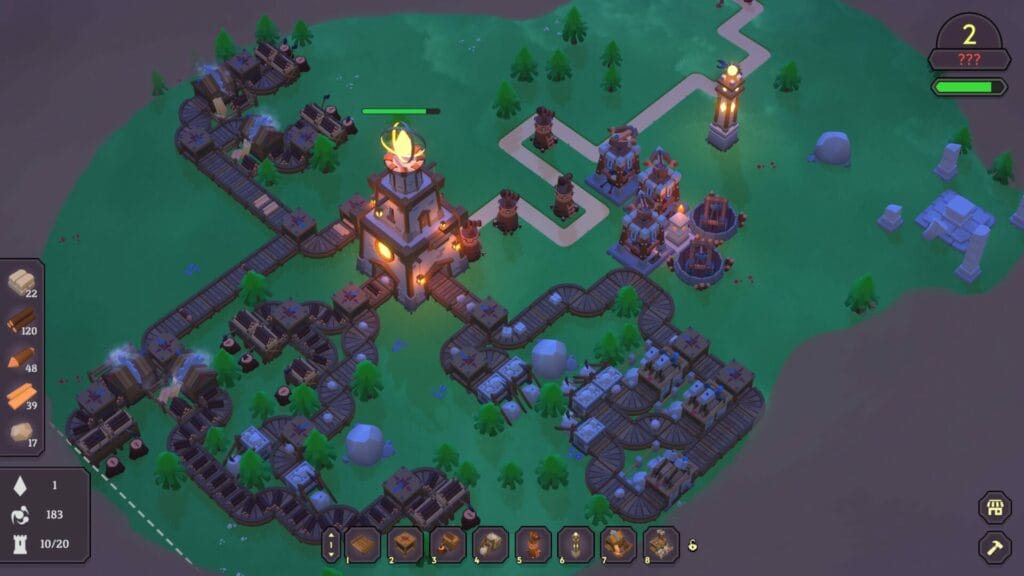
Task: Change hotbar page with the arrow stepper
Action: [331, 545]
